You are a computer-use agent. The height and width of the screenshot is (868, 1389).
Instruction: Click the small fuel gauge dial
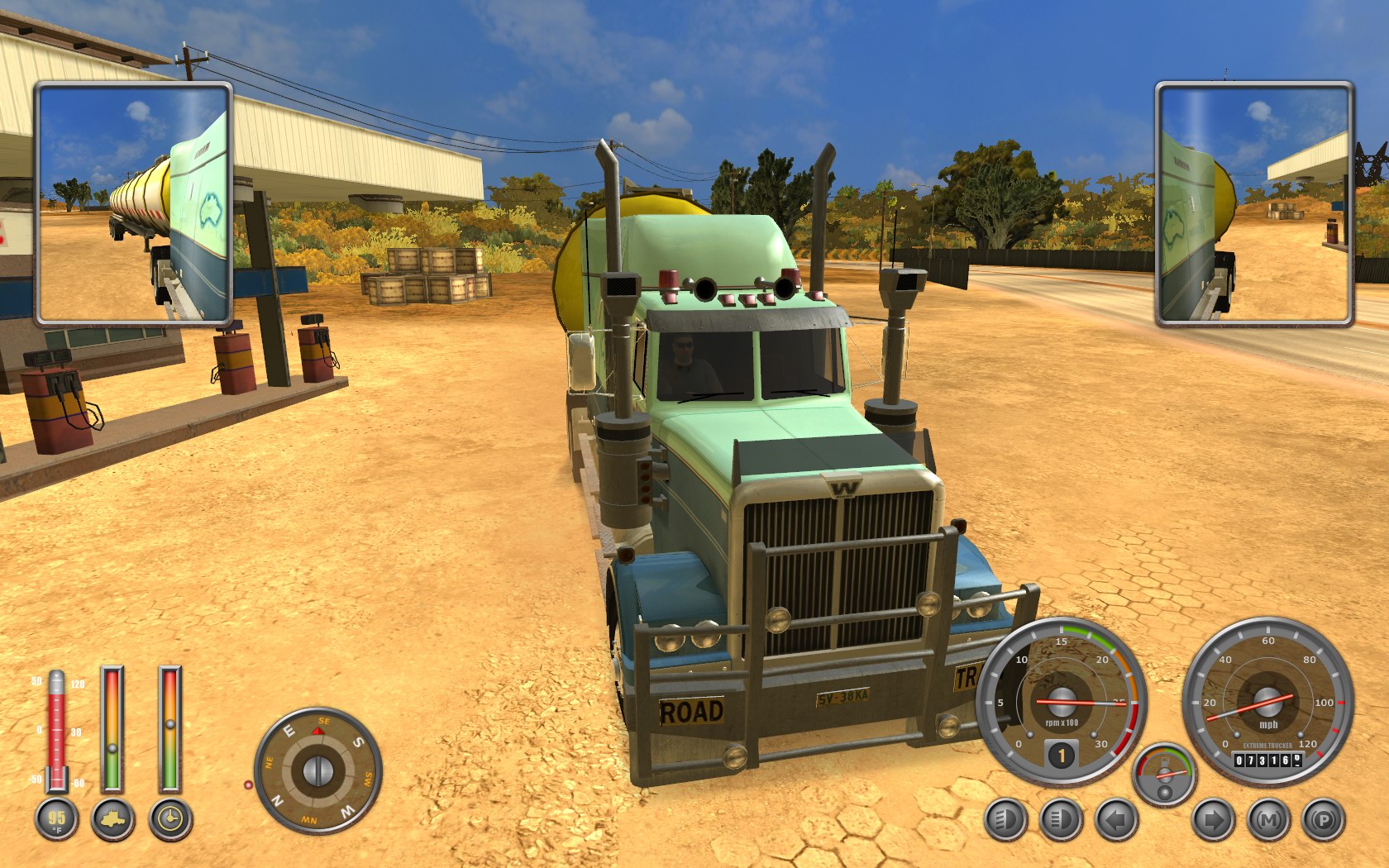click(1164, 775)
